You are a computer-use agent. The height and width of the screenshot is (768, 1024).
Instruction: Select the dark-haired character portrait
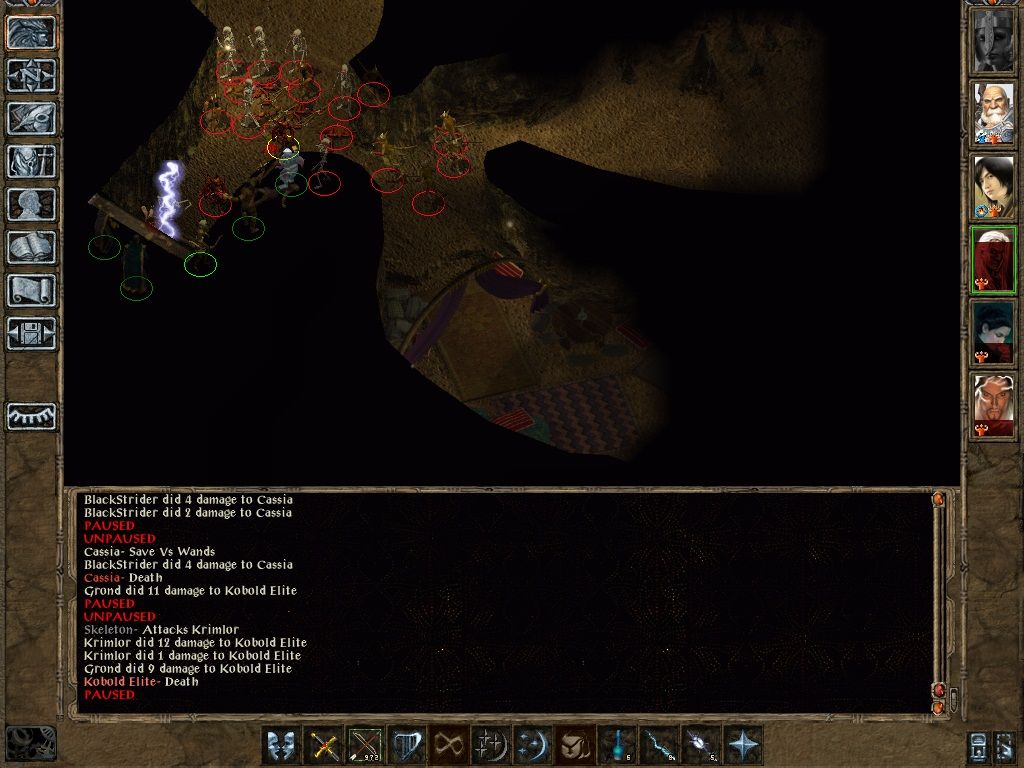(994, 187)
